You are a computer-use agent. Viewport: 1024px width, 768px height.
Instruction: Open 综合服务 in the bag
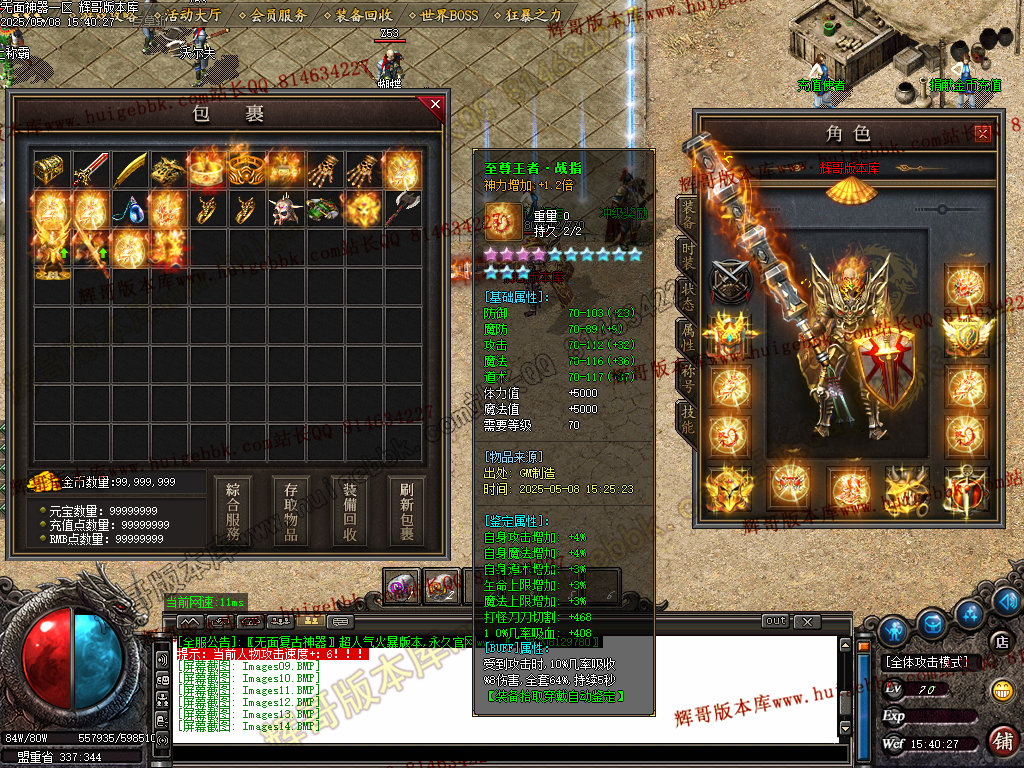click(233, 512)
